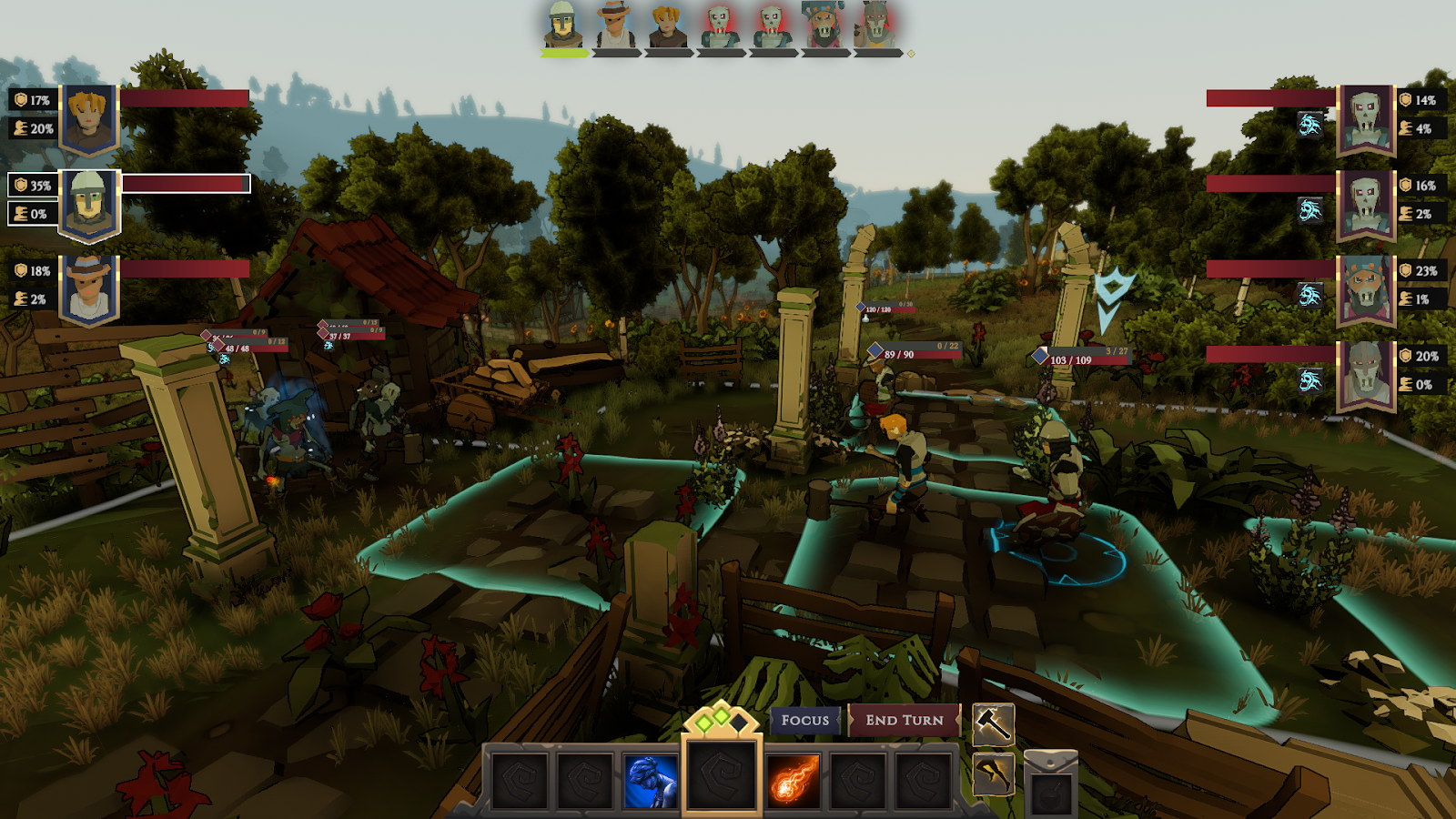Click the End Turn button
The height and width of the screenshot is (819, 1456).
click(904, 720)
